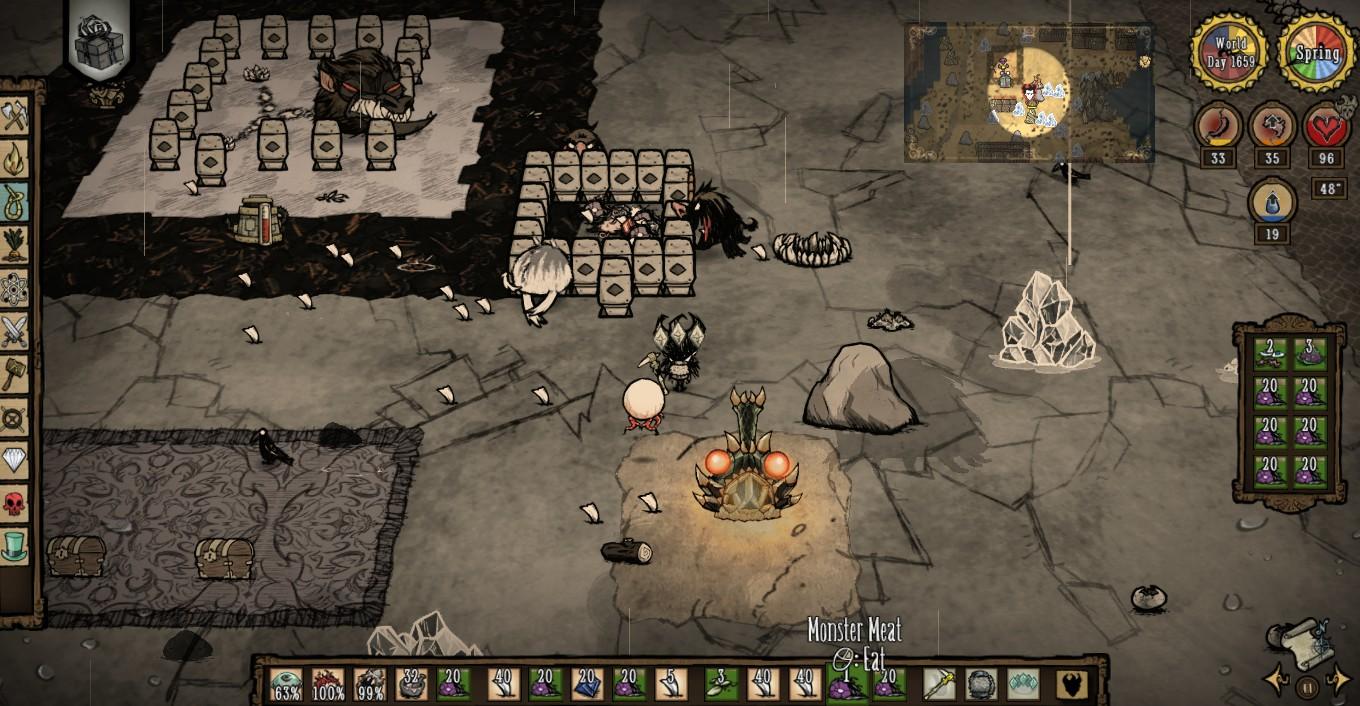Choose the Fight crossed-swords crafting tab
Image resolution: width=1360 pixels, height=706 pixels.
15,331
